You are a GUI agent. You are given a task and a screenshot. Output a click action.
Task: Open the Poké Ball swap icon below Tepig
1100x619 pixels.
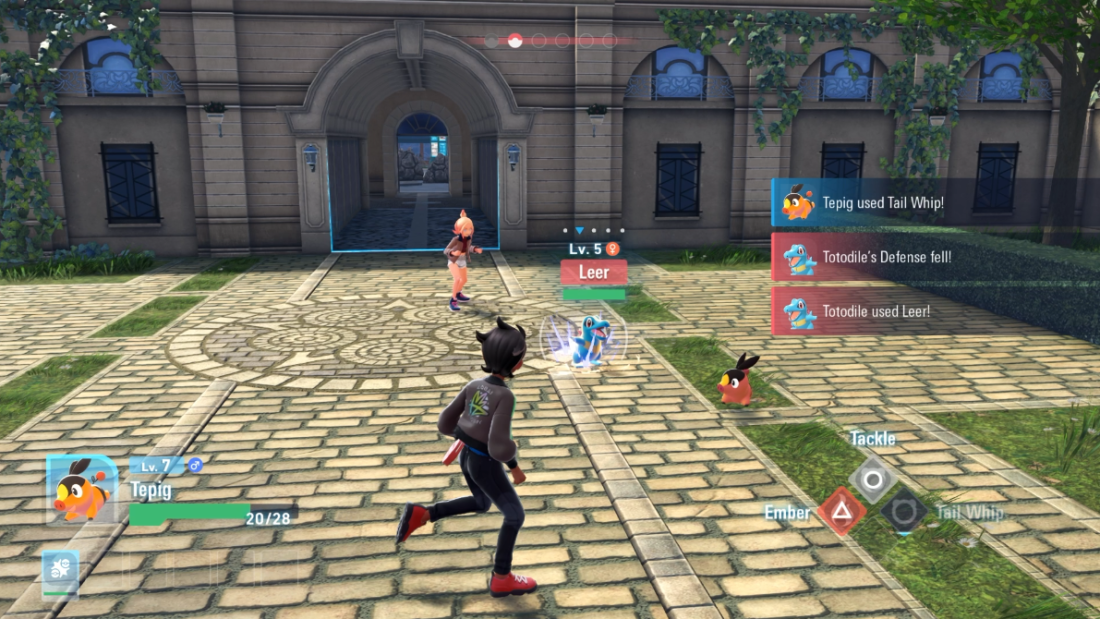(x=60, y=571)
